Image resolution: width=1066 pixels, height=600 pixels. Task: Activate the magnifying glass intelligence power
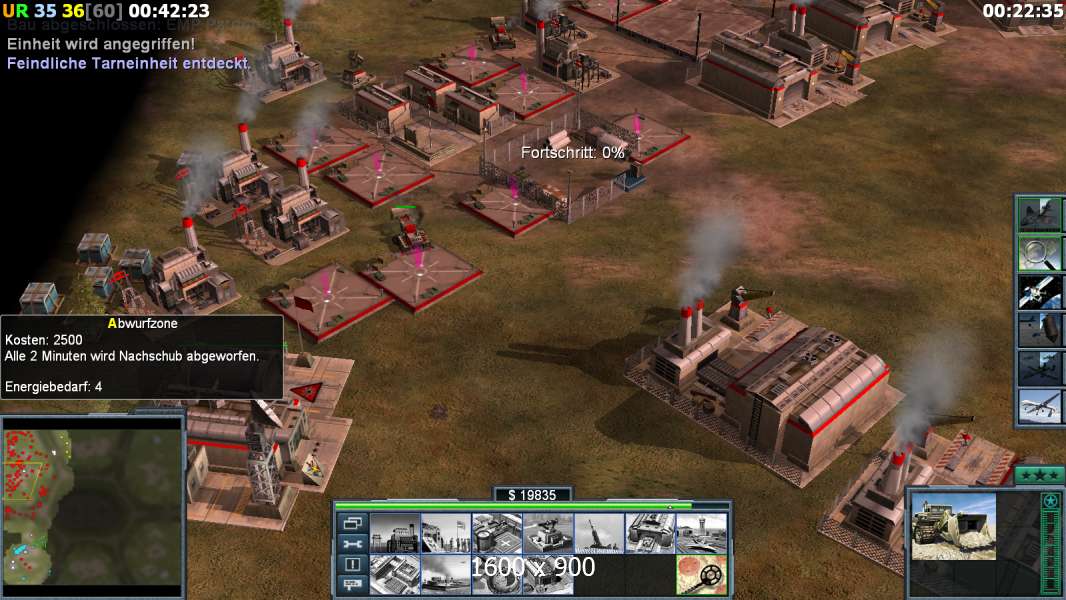1039,253
